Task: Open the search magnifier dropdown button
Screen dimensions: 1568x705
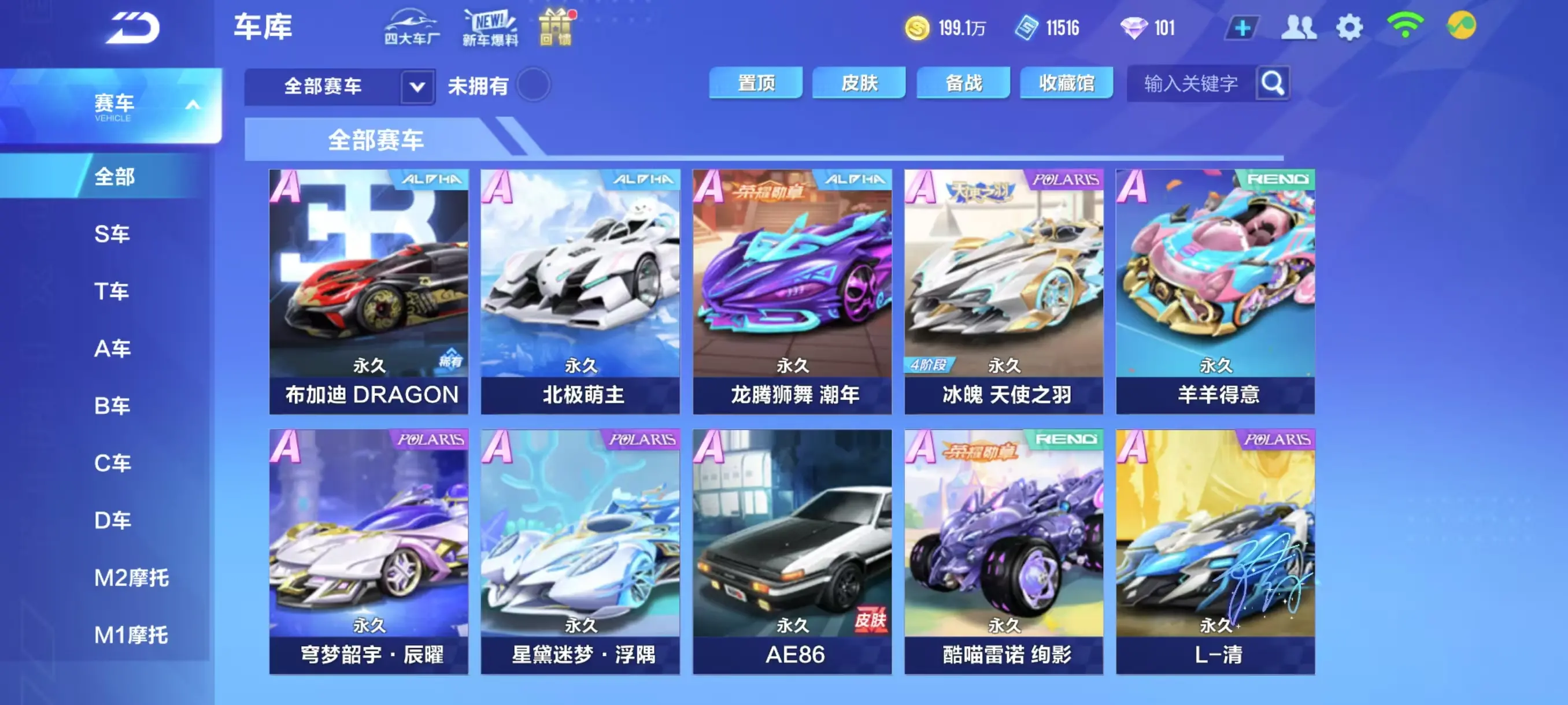Action: [x=1272, y=83]
